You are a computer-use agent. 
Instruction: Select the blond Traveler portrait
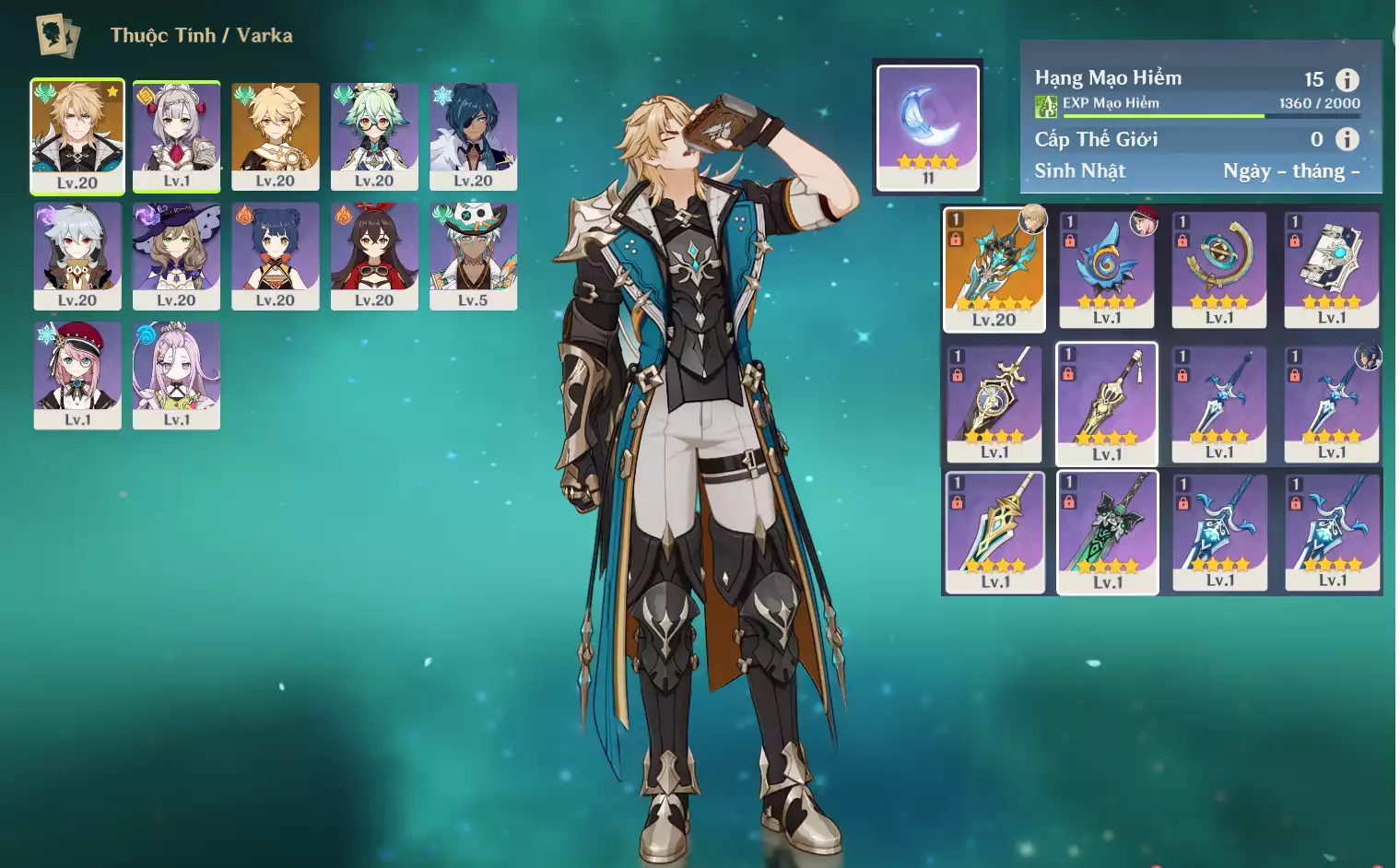[x=276, y=135]
